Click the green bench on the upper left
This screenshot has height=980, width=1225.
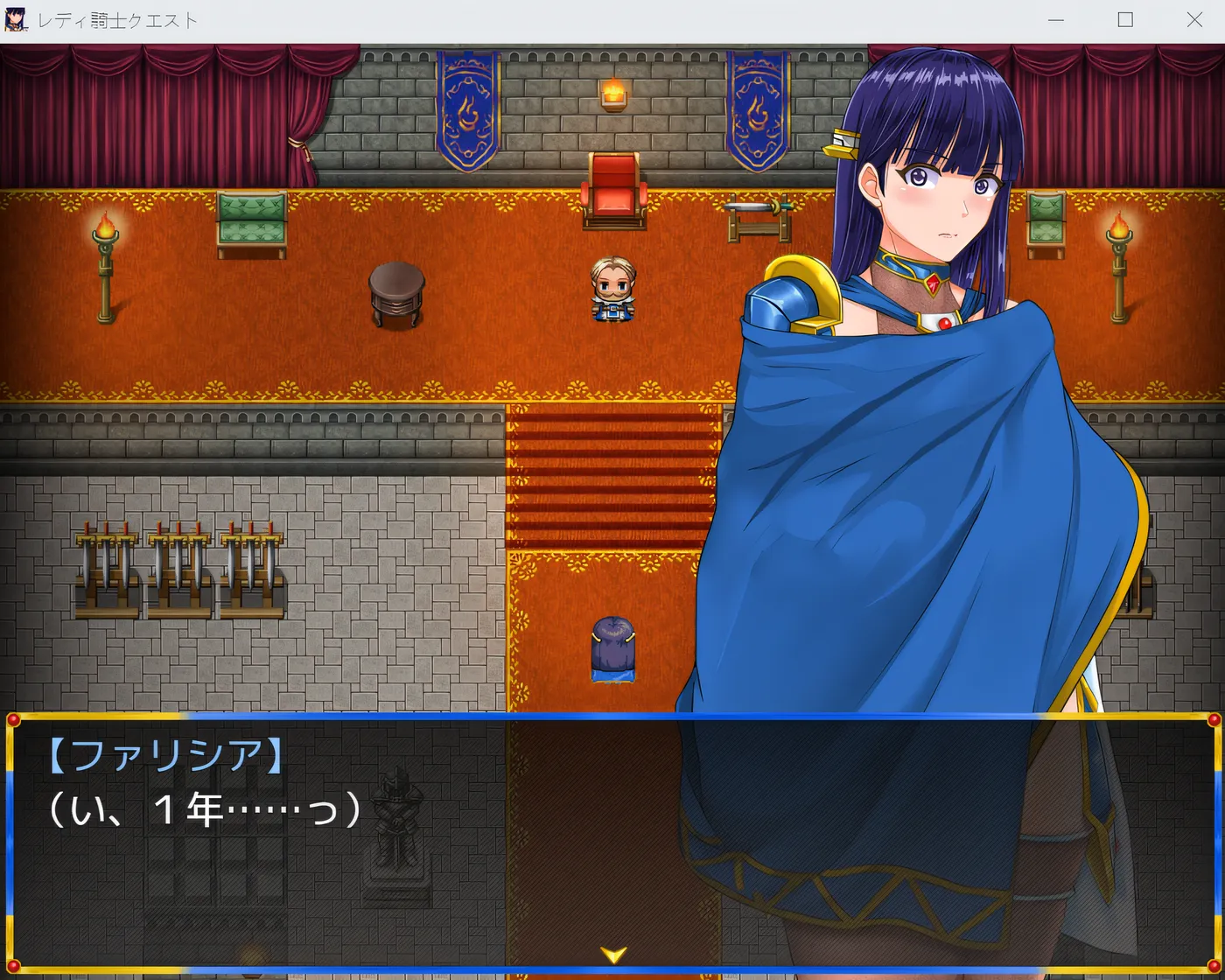(x=252, y=219)
